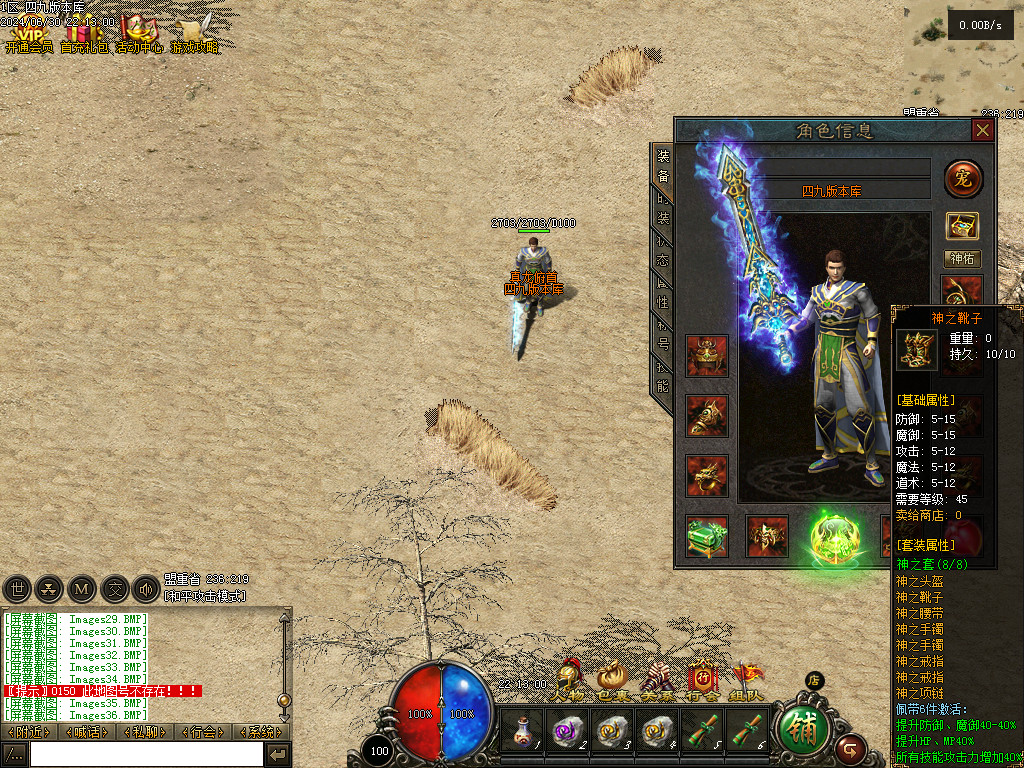Close the 角色信息 character panel
Image resolution: width=1024 pixels, height=768 pixels.
[983, 131]
